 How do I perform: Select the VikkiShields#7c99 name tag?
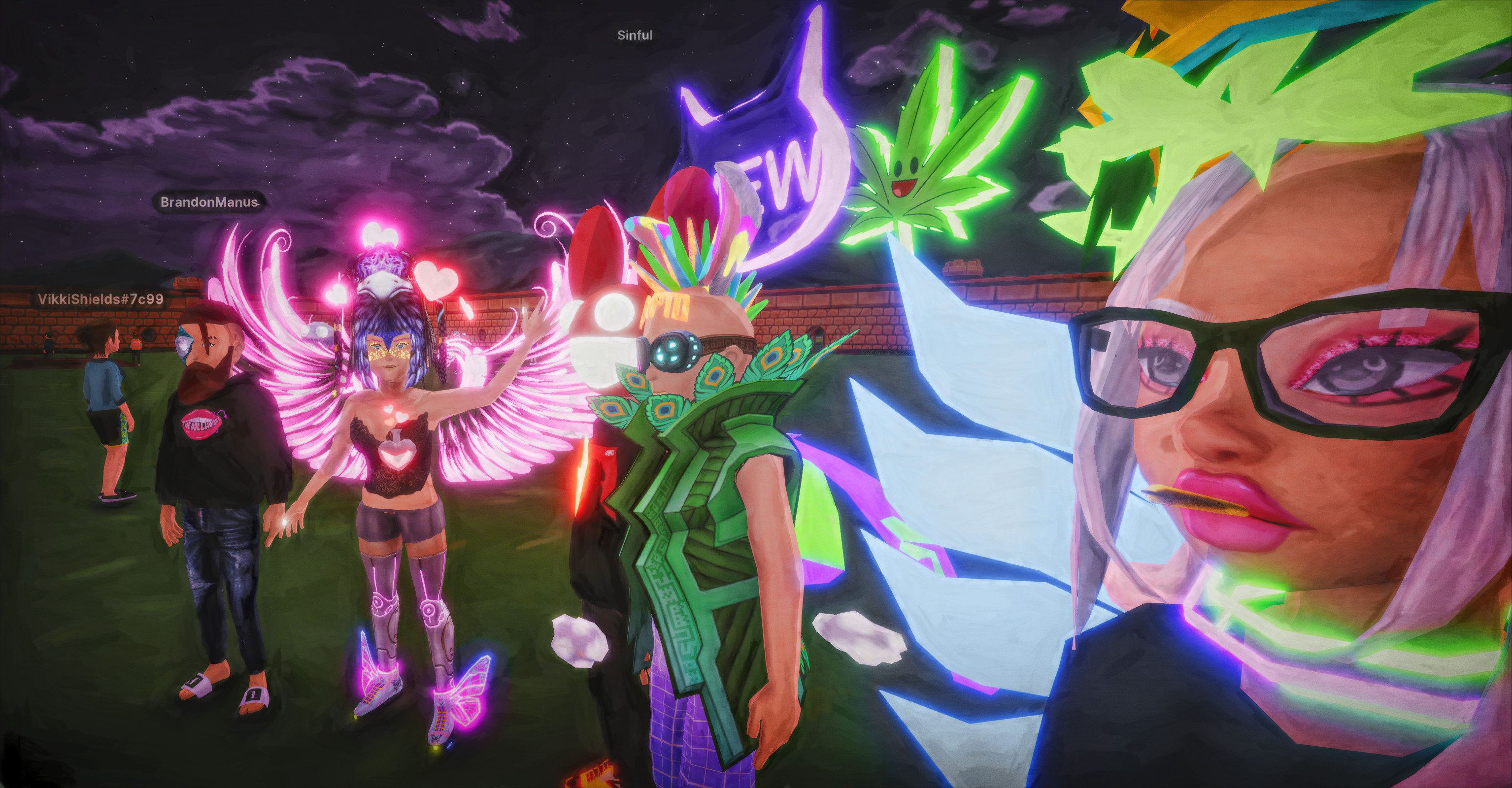tap(101, 299)
